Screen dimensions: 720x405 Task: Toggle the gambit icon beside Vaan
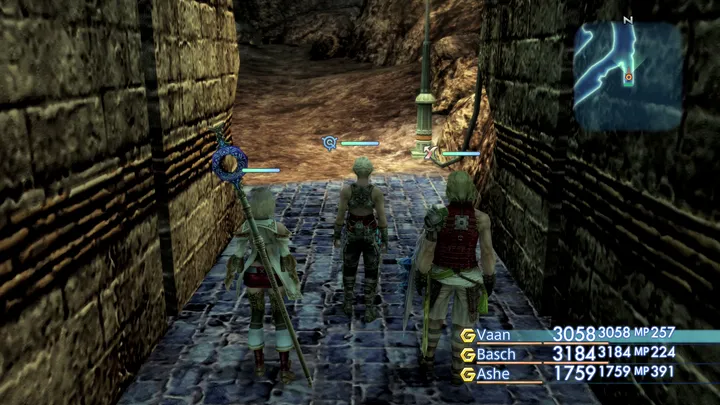pos(466,334)
